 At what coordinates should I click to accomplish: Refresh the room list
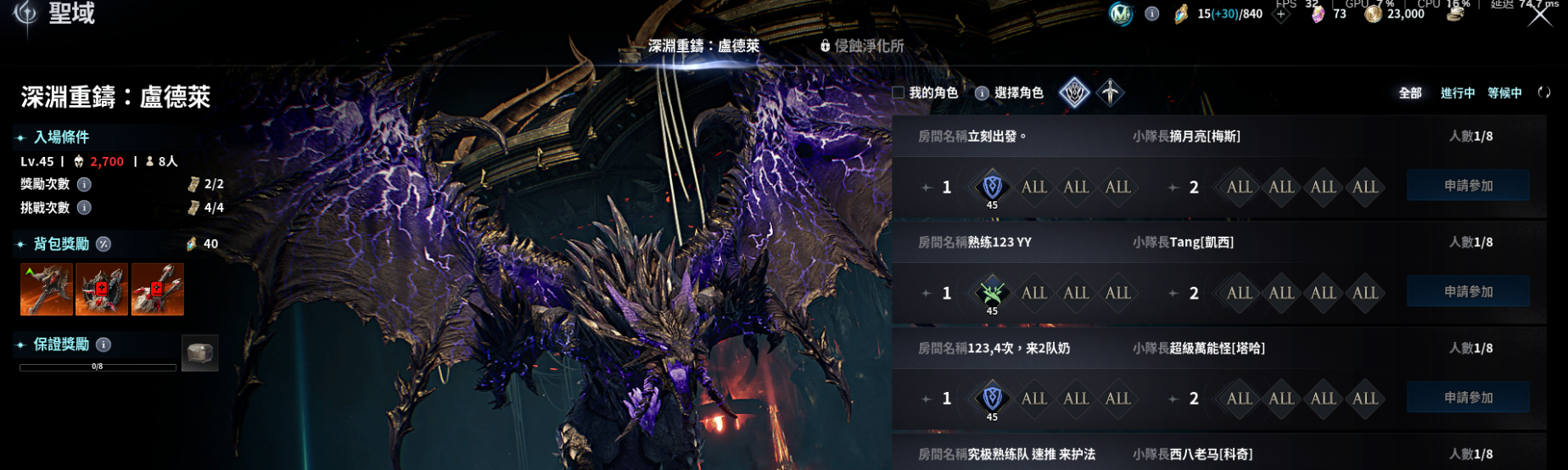1543,92
